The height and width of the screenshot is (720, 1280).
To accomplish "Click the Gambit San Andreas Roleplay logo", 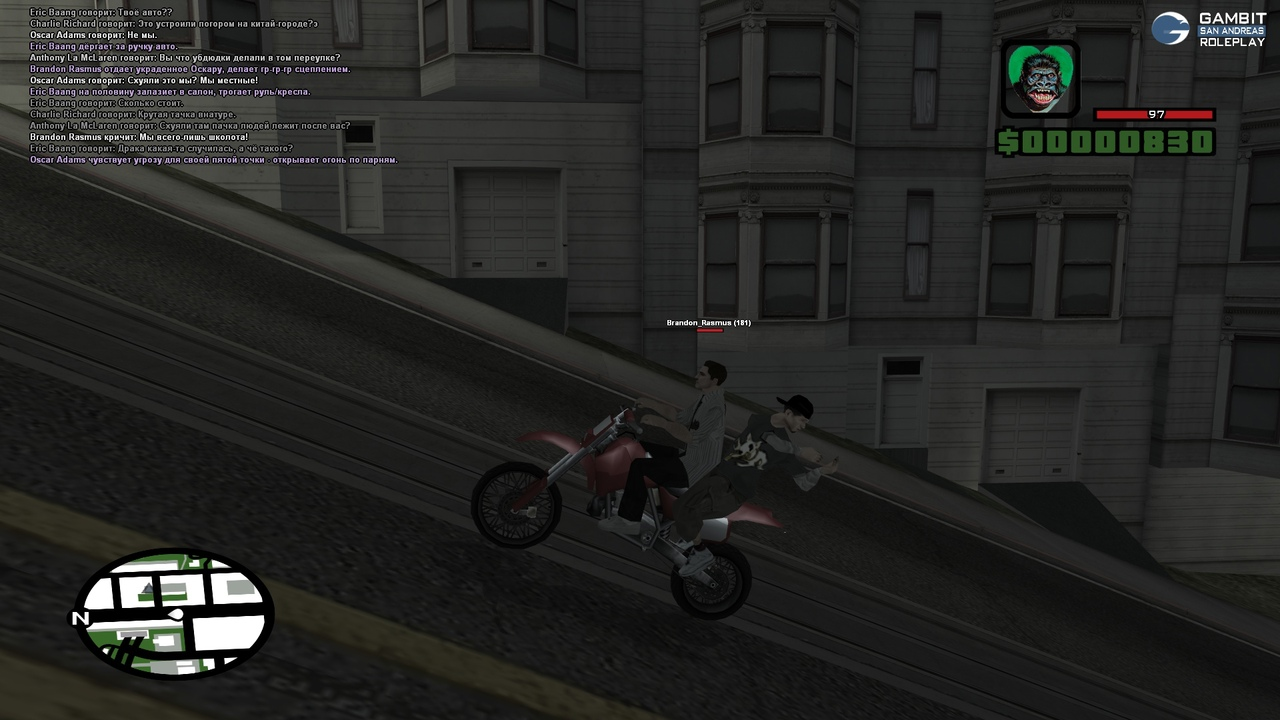I will (x=1209, y=29).
